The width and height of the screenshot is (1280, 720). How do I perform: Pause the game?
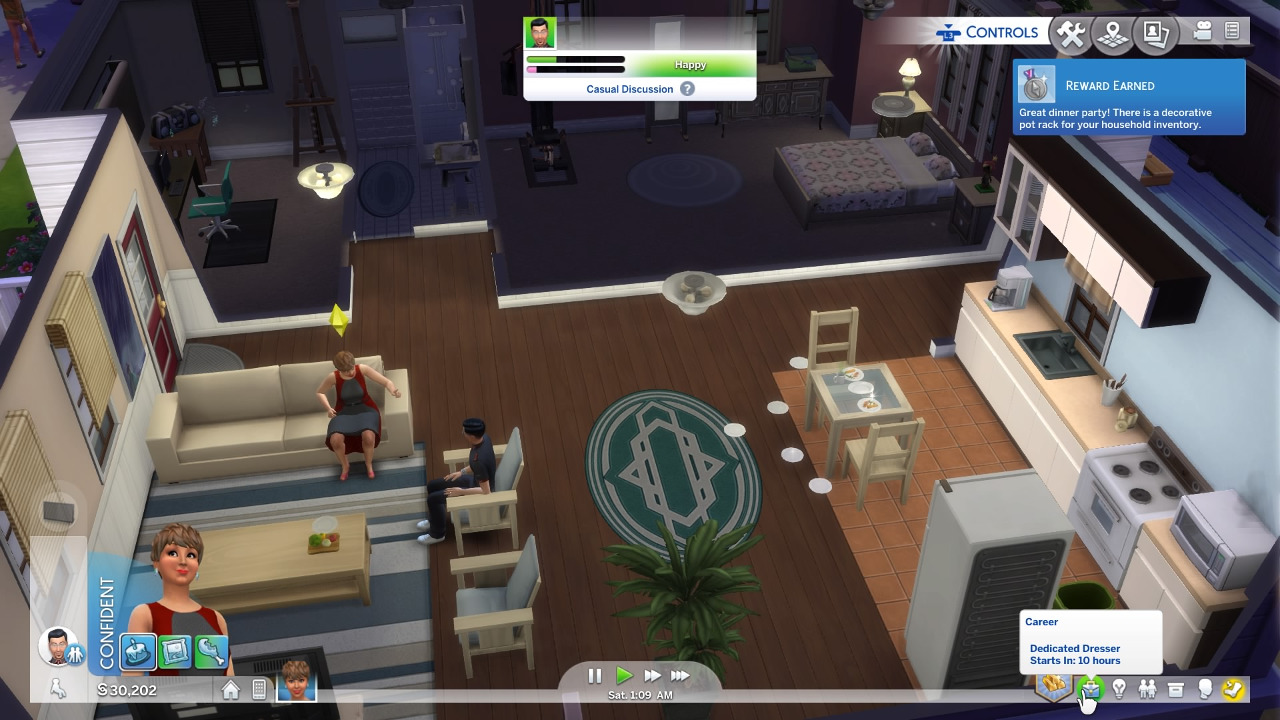(x=594, y=676)
